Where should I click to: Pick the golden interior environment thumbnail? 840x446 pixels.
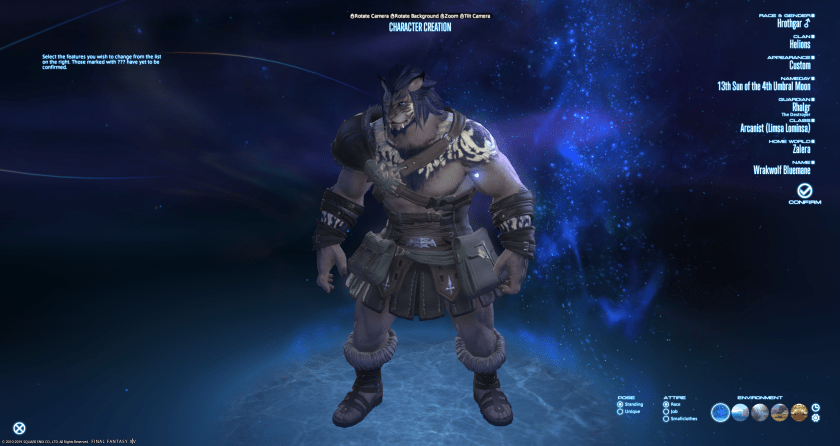[798, 412]
